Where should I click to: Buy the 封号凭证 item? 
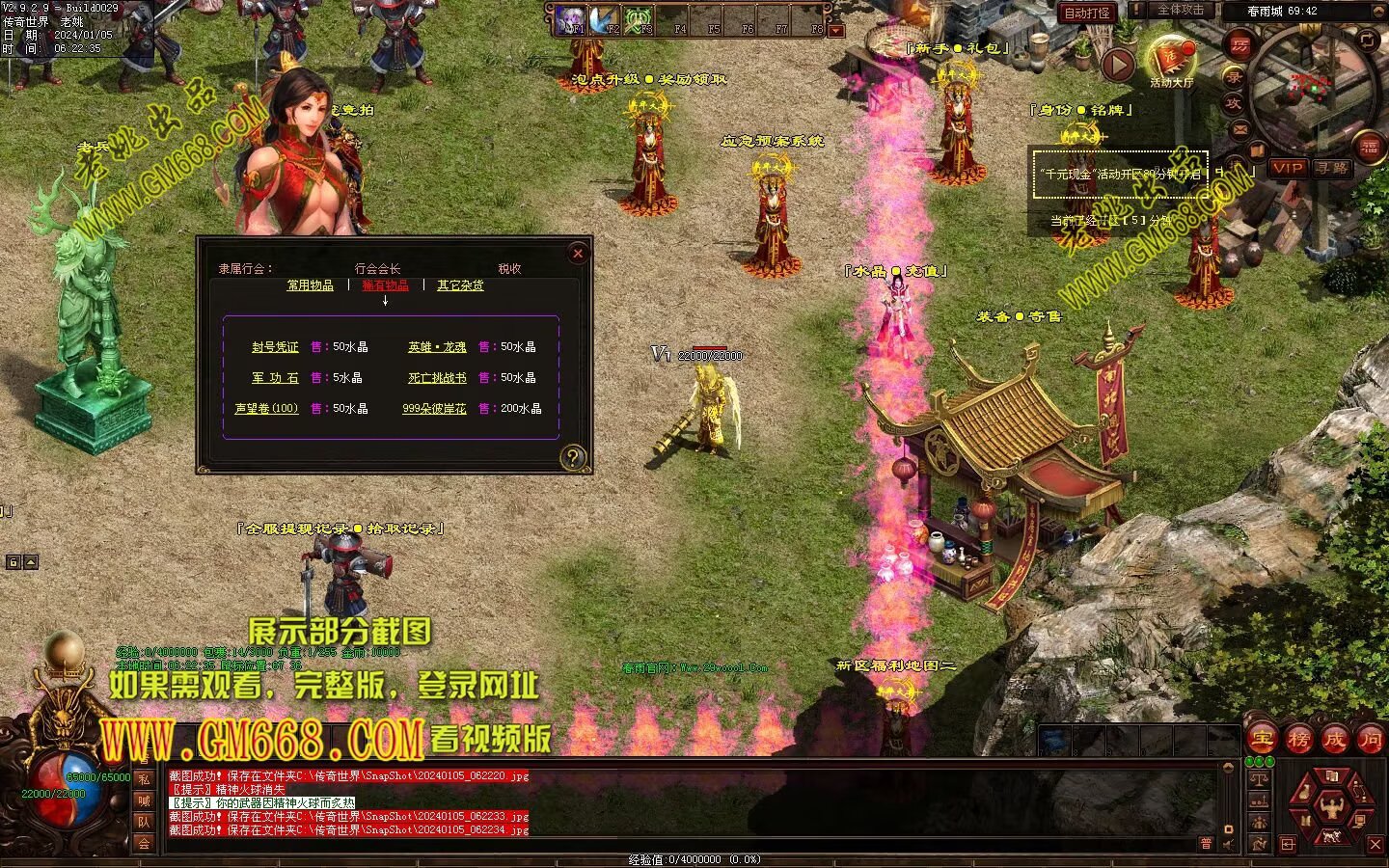[x=276, y=347]
